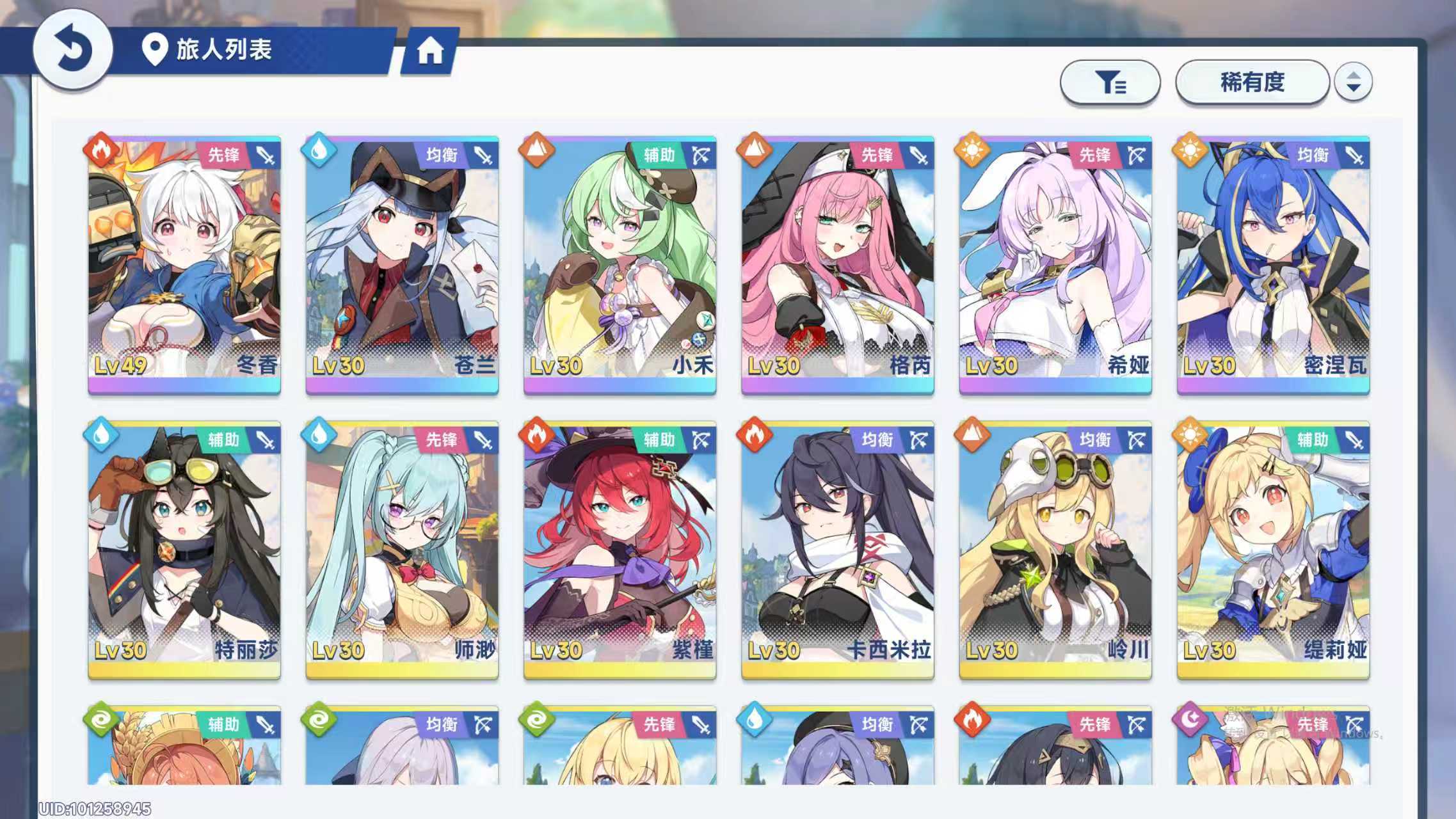This screenshot has width=1456, height=819.
Task: Click the moon element icon on bottom-right card
Action: point(1191,720)
